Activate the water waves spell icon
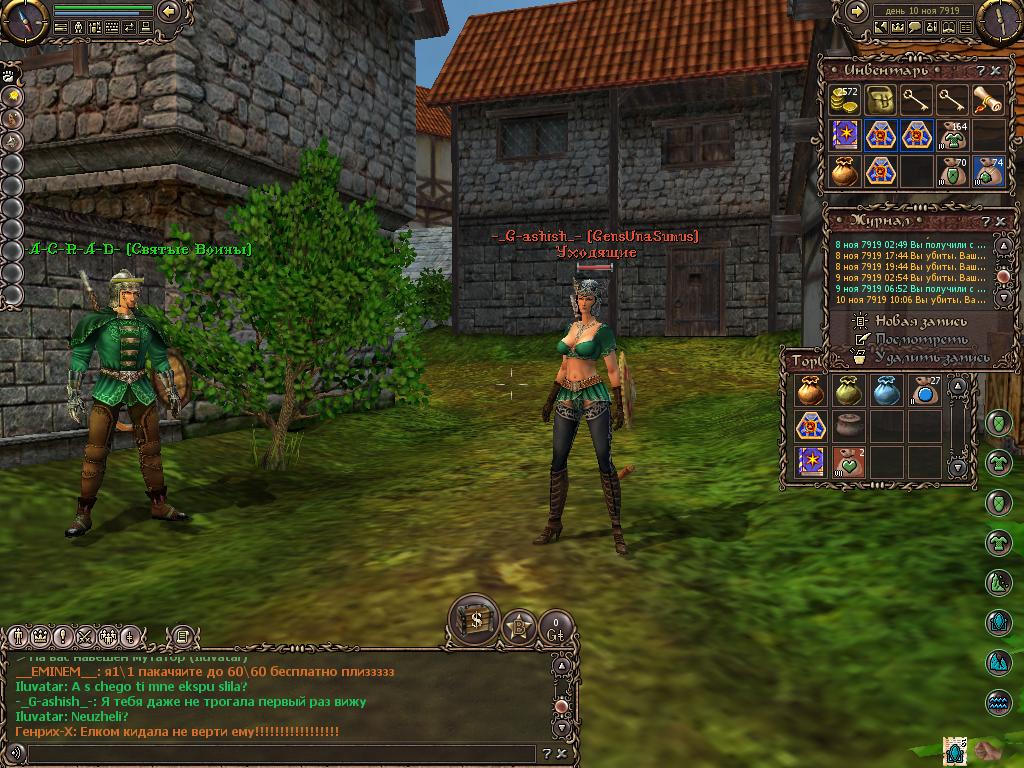The image size is (1024, 768). point(999,702)
